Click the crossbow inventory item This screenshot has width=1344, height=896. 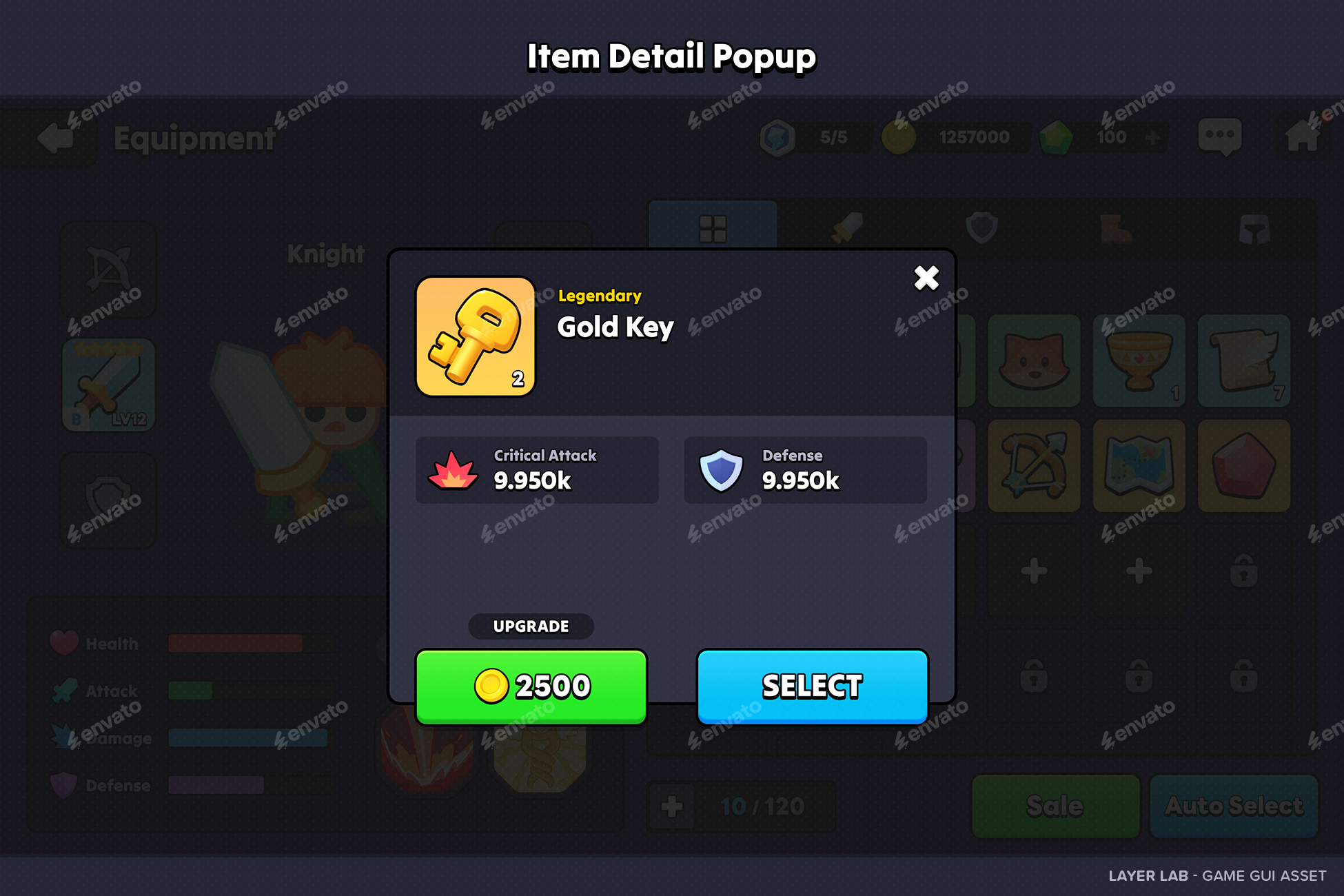pyautogui.click(x=1033, y=465)
